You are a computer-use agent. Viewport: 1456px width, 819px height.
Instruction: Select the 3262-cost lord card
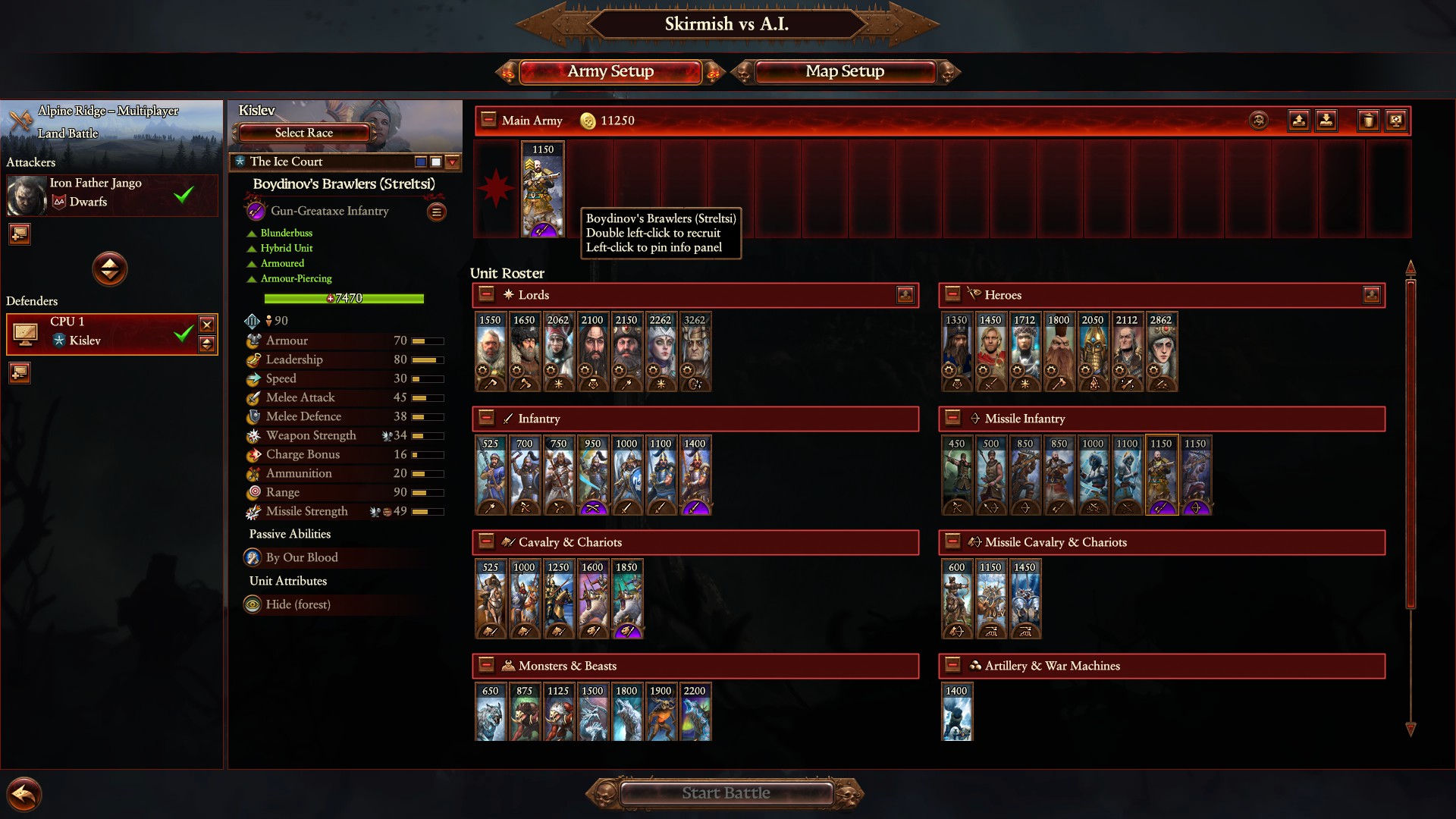tap(695, 352)
